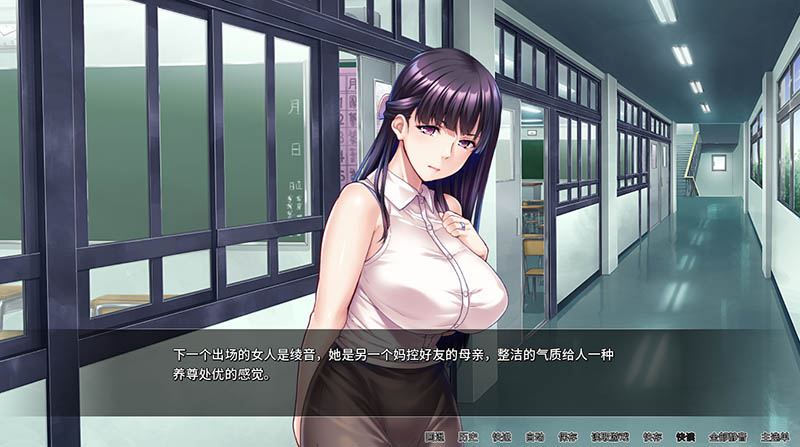This screenshot has width=800, height=447.
Task: Open the 读取游戏 load game menu
Action: click(x=611, y=437)
